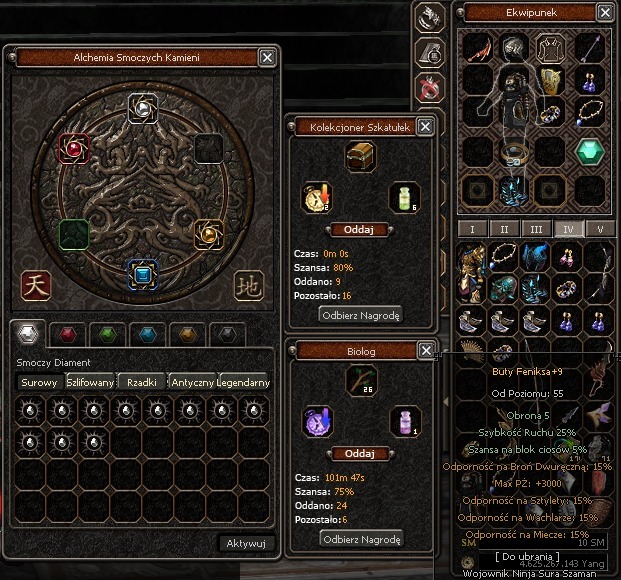Show the Antyczny grade tab
The height and width of the screenshot is (580, 621).
tap(194, 382)
